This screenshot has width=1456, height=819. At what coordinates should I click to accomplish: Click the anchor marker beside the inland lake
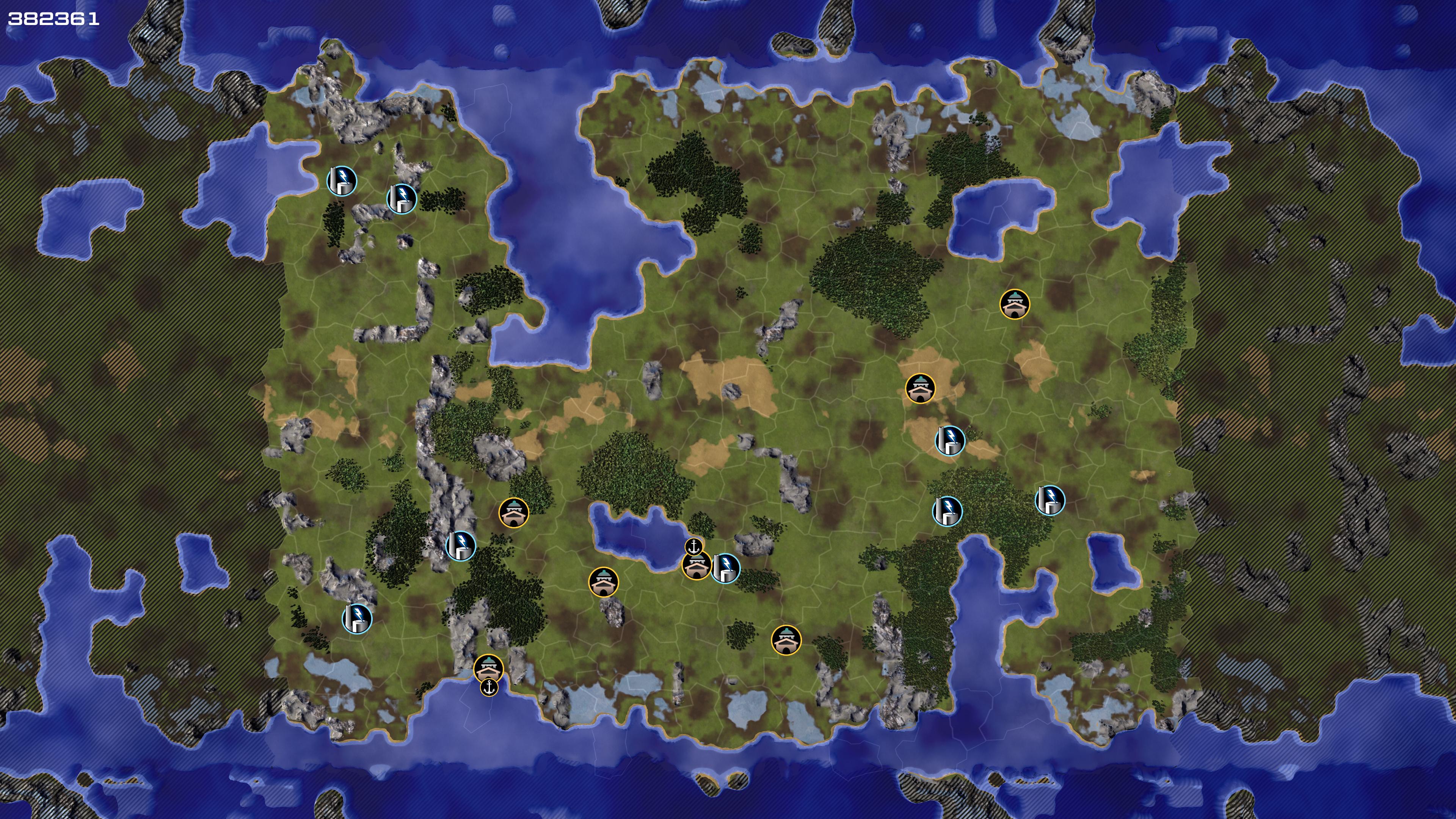(693, 546)
